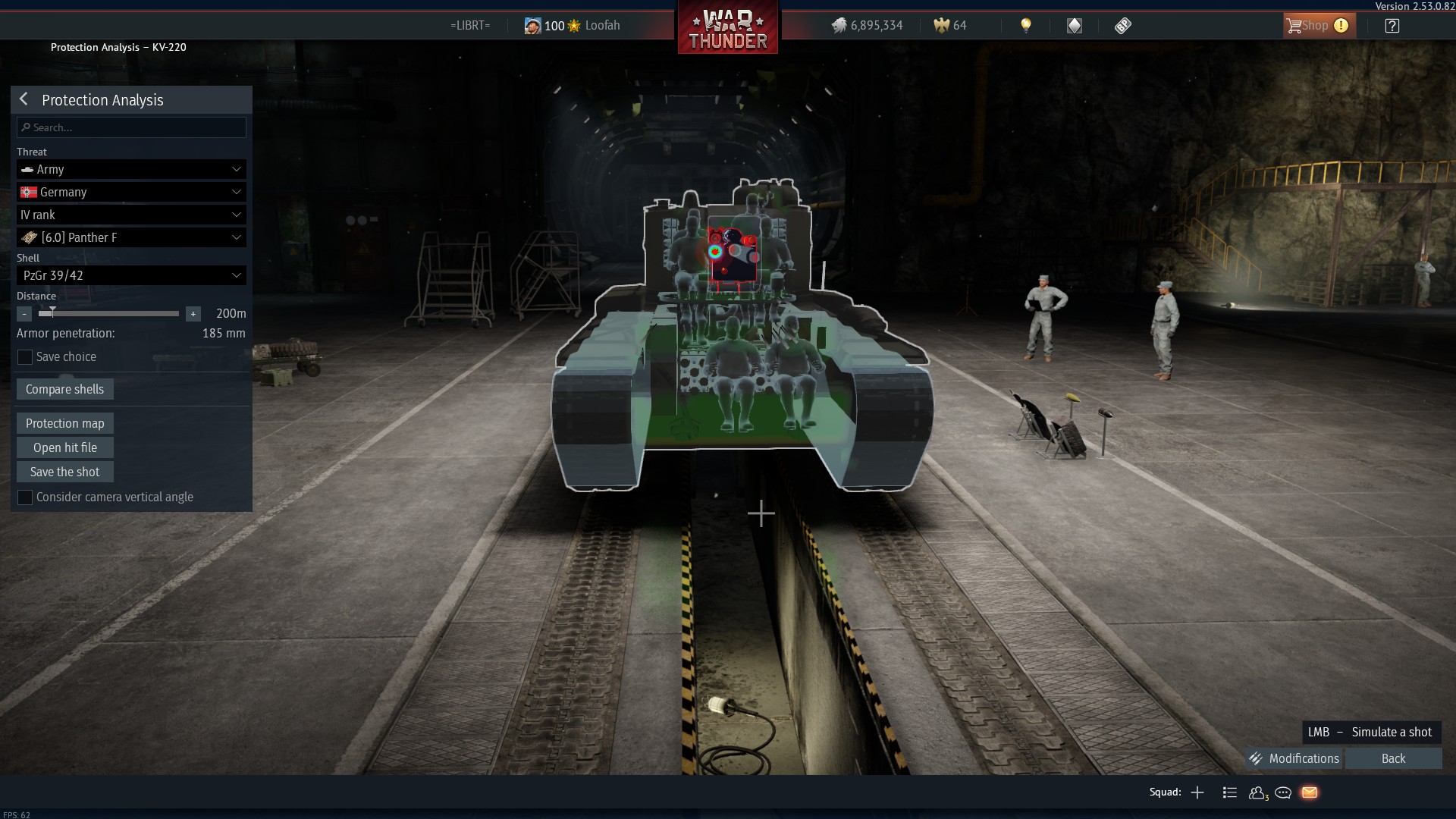Increase distance with the plus button

coord(193,314)
